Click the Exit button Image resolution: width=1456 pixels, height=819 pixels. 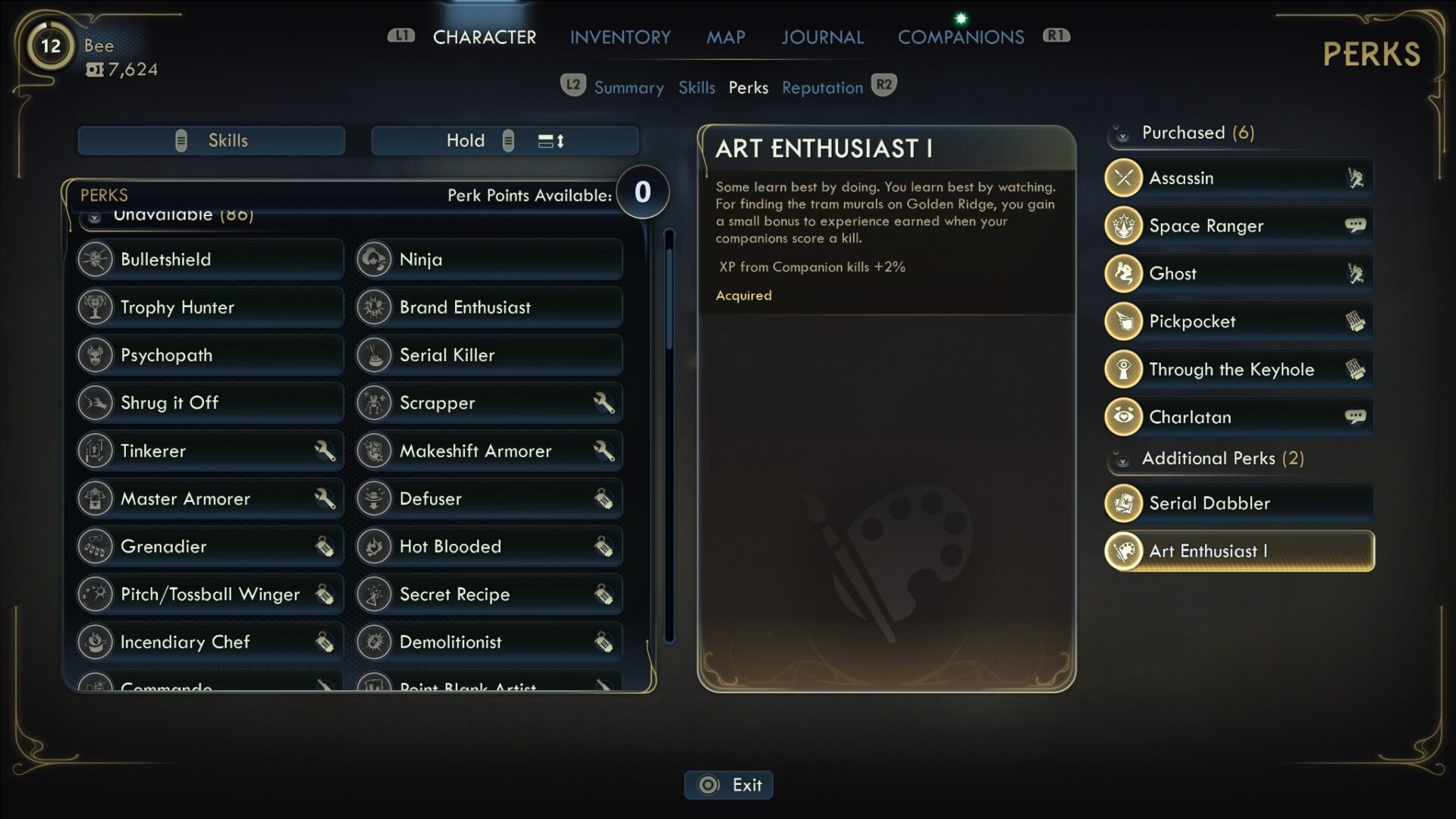click(x=729, y=785)
